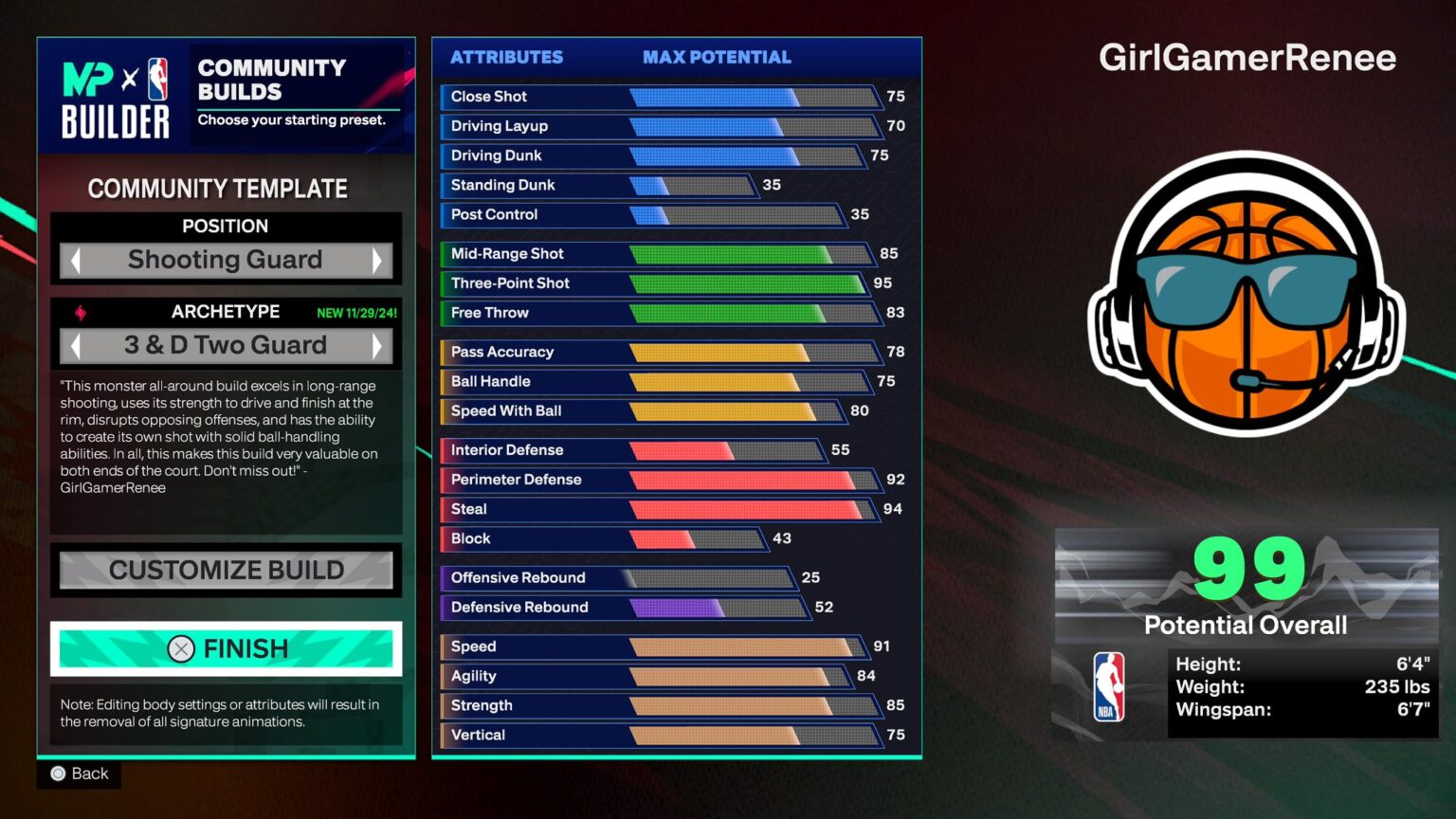The height and width of the screenshot is (819, 1456).
Task: Confirm the build with Finish
Action: (226, 648)
